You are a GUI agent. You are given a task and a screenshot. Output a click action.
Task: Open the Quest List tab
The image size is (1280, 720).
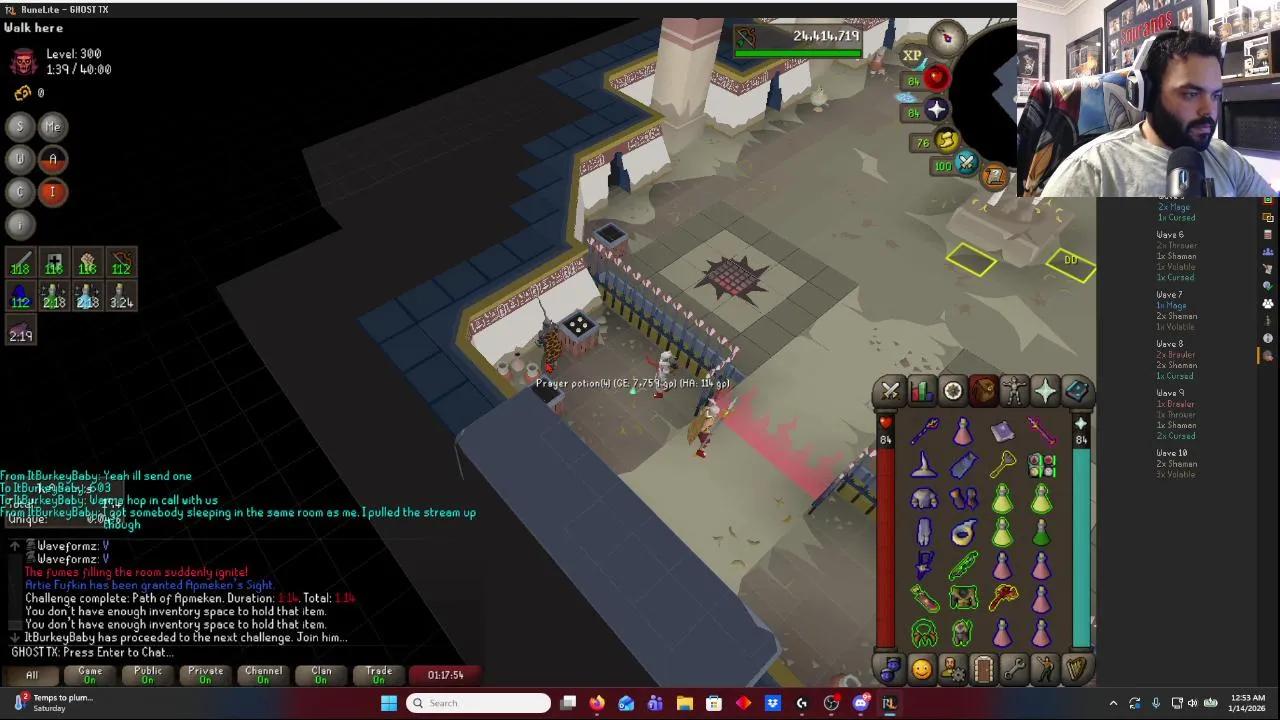(x=952, y=391)
